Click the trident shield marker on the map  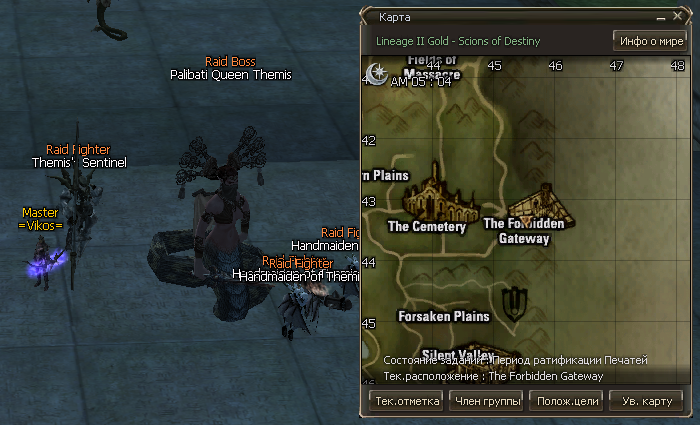(516, 302)
